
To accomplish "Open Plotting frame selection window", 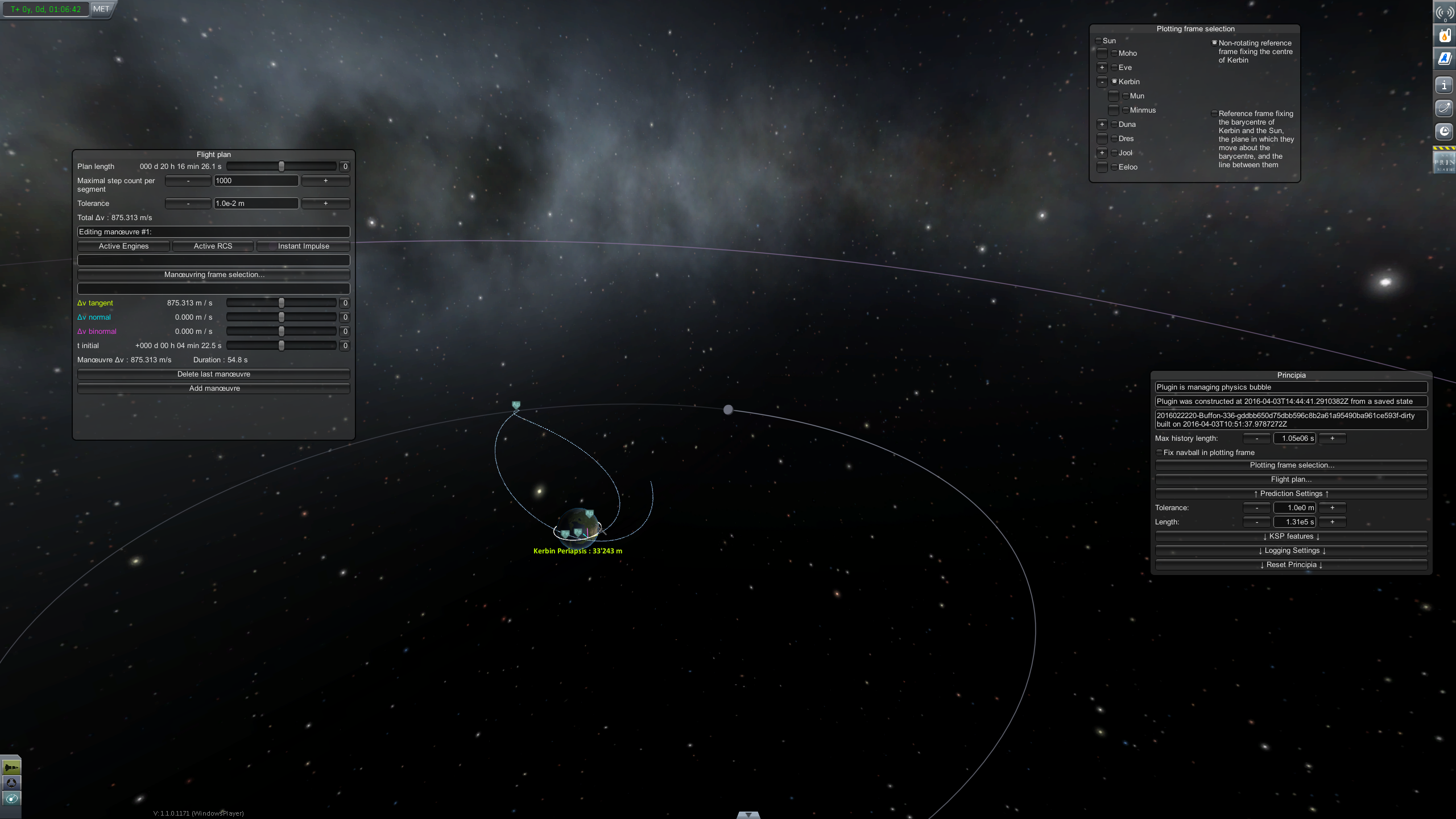I will pyautogui.click(x=1291, y=465).
